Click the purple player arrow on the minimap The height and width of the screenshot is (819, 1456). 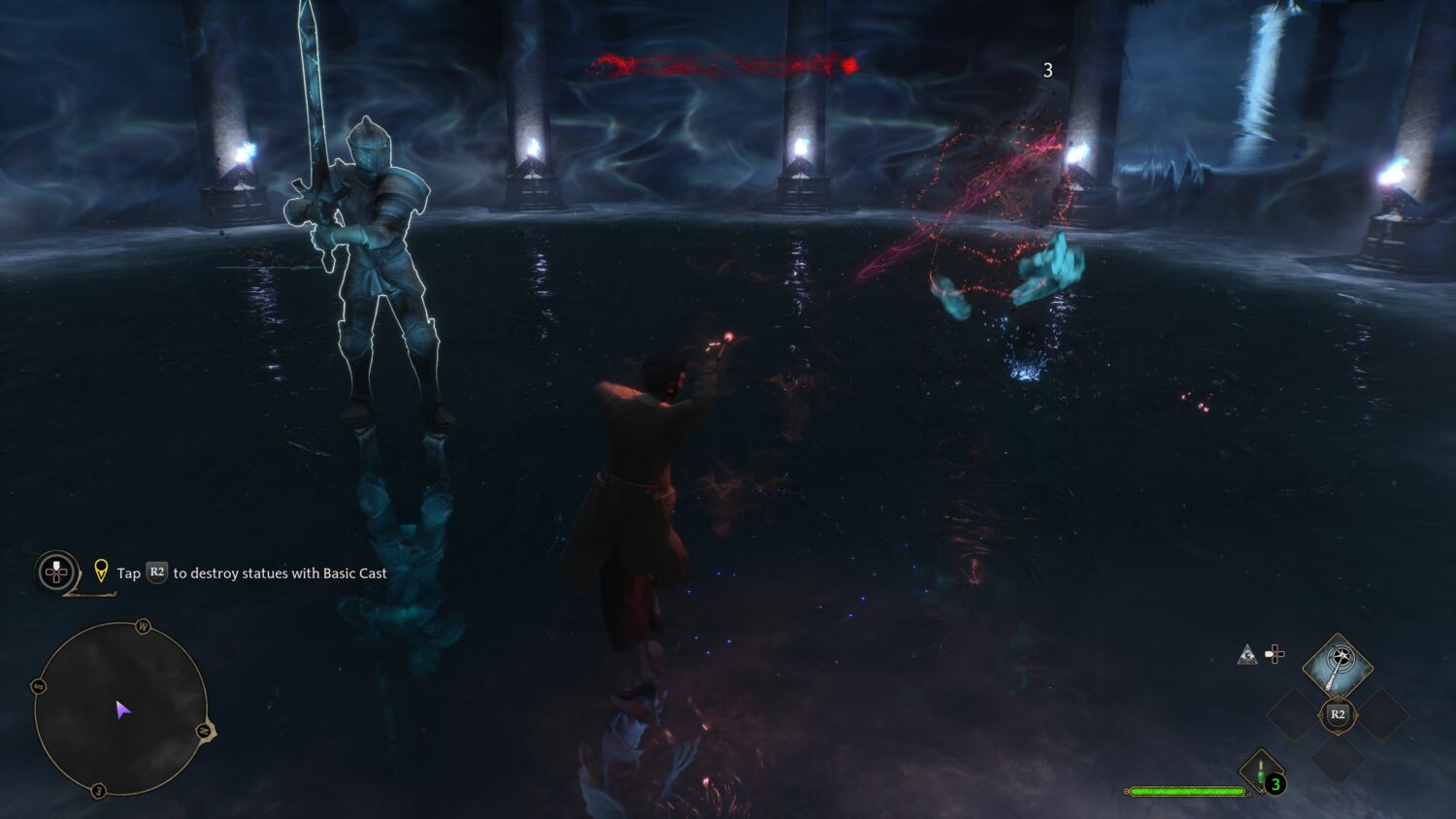click(122, 710)
